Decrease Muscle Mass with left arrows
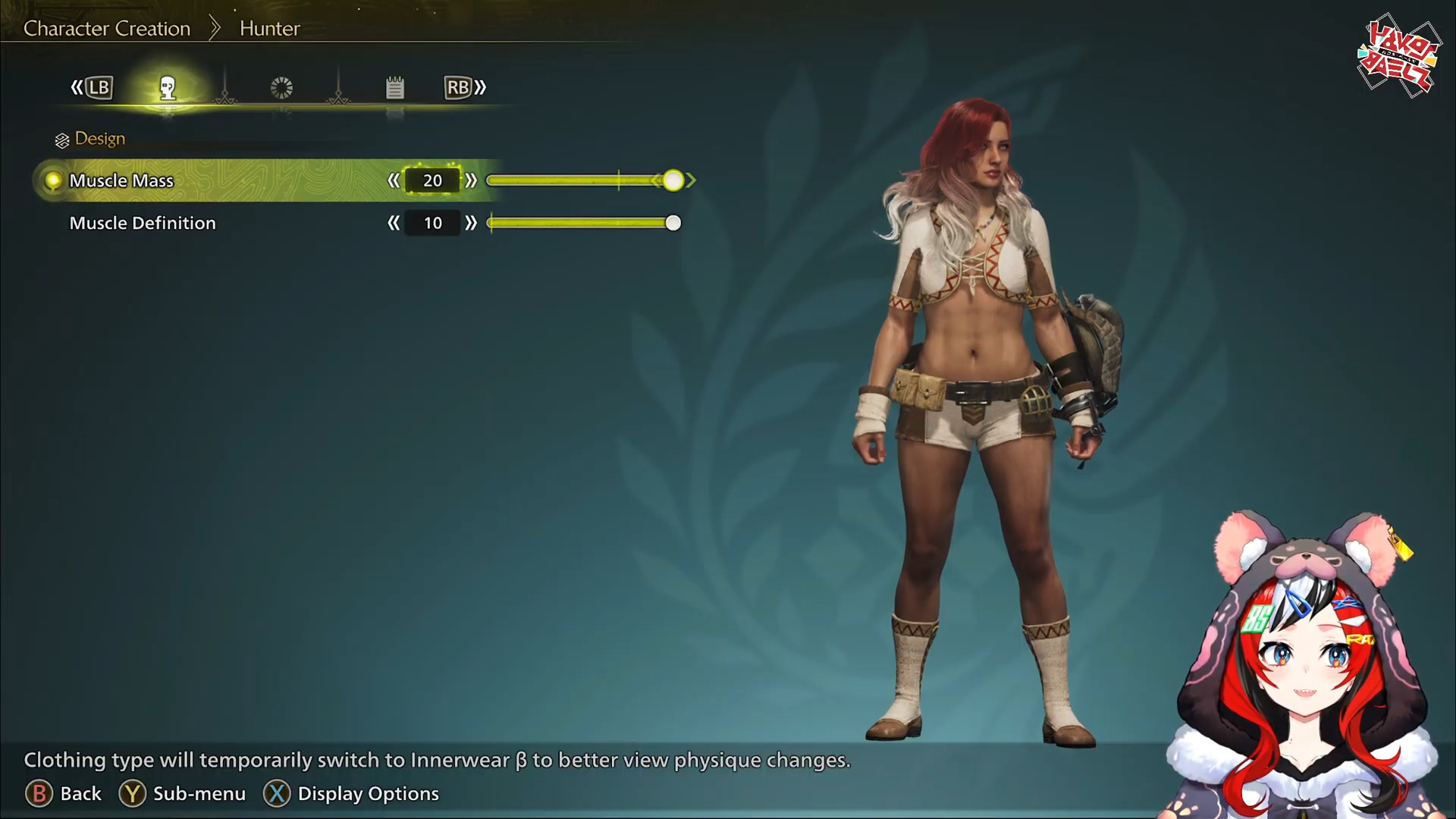This screenshot has height=819, width=1456. (393, 180)
